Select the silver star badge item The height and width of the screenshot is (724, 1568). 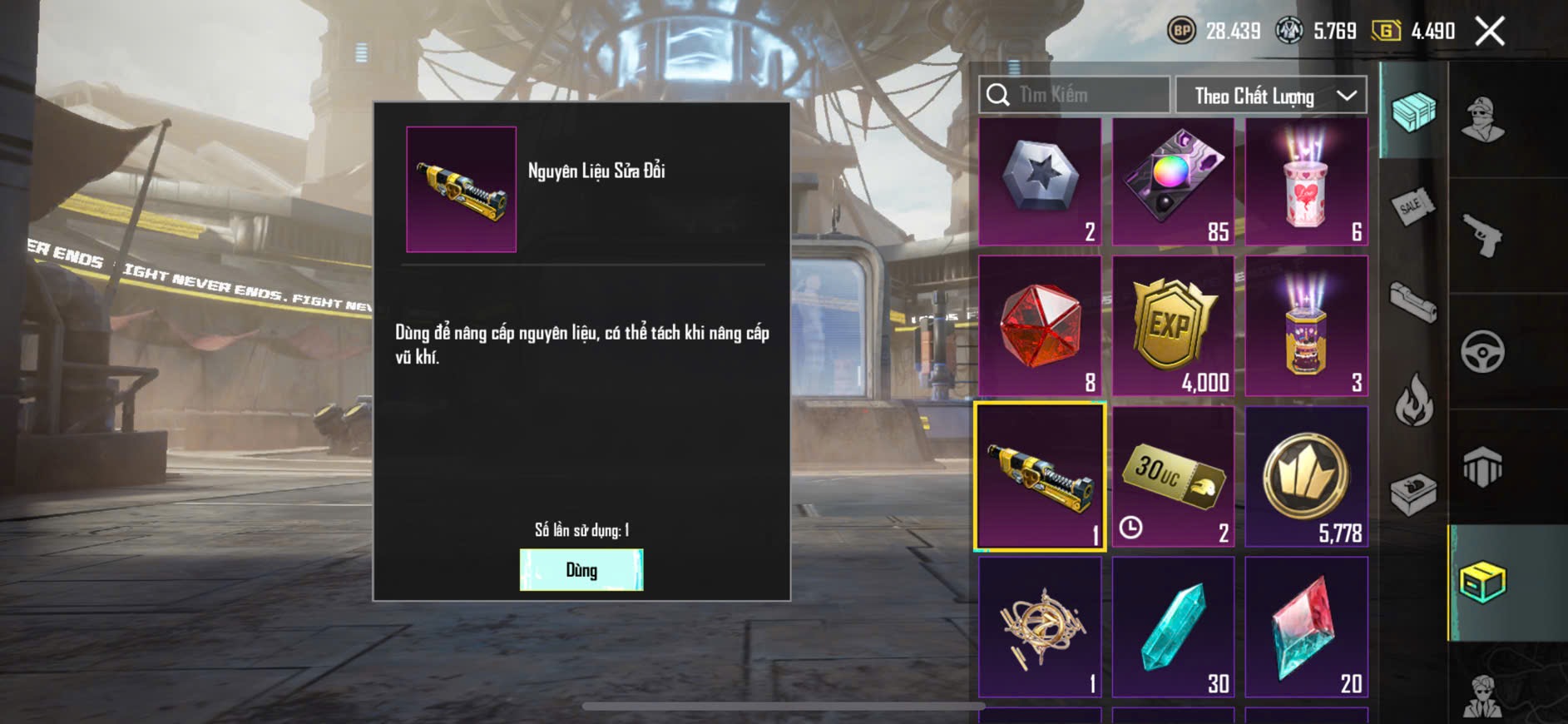pyautogui.click(x=1040, y=181)
